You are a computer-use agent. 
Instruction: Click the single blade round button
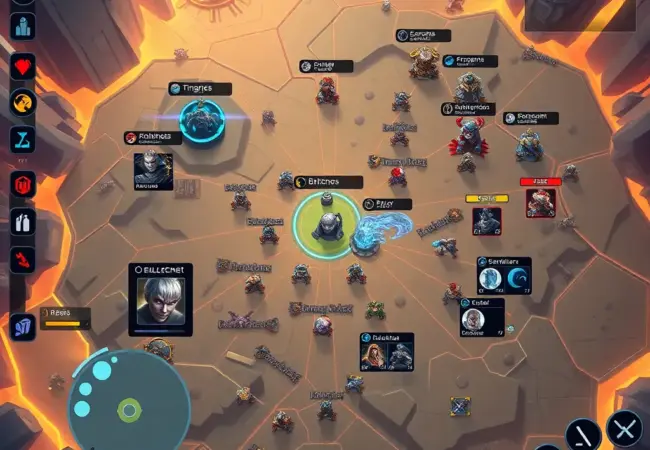[x=582, y=434]
